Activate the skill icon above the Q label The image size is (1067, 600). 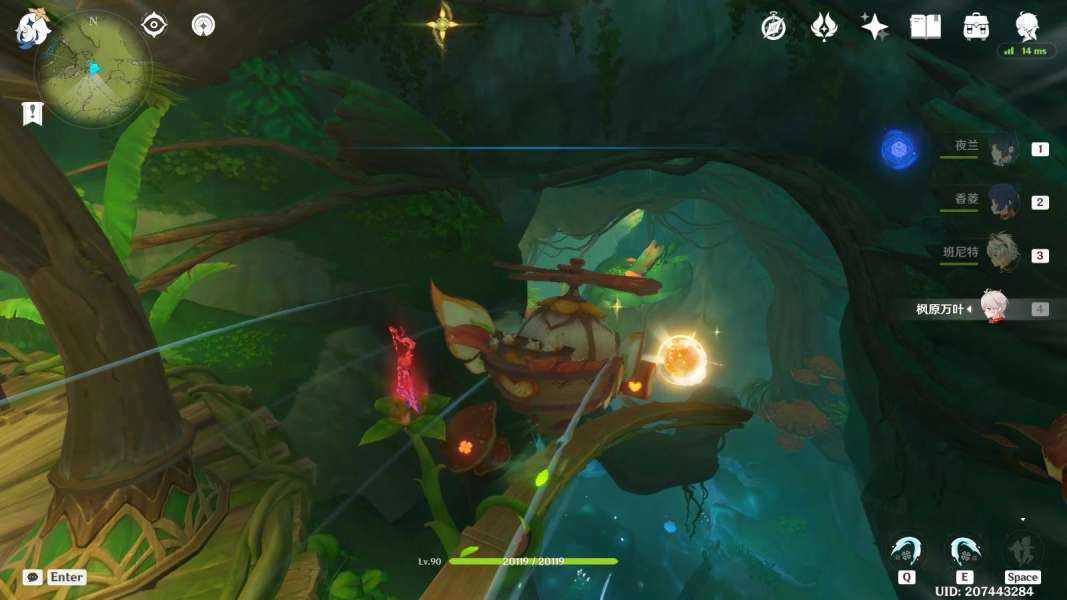(x=907, y=551)
